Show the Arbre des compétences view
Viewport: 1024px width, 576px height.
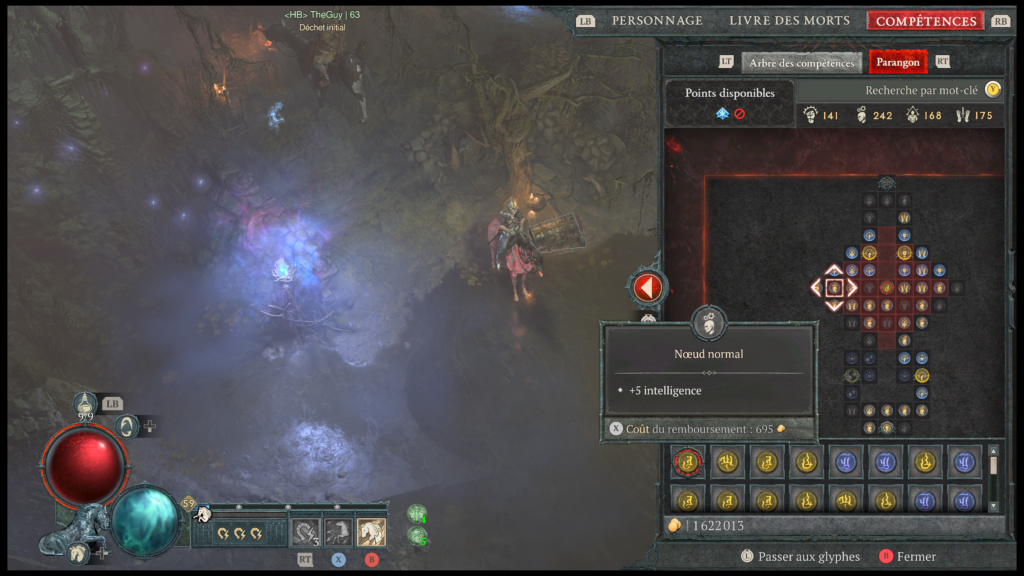click(801, 63)
